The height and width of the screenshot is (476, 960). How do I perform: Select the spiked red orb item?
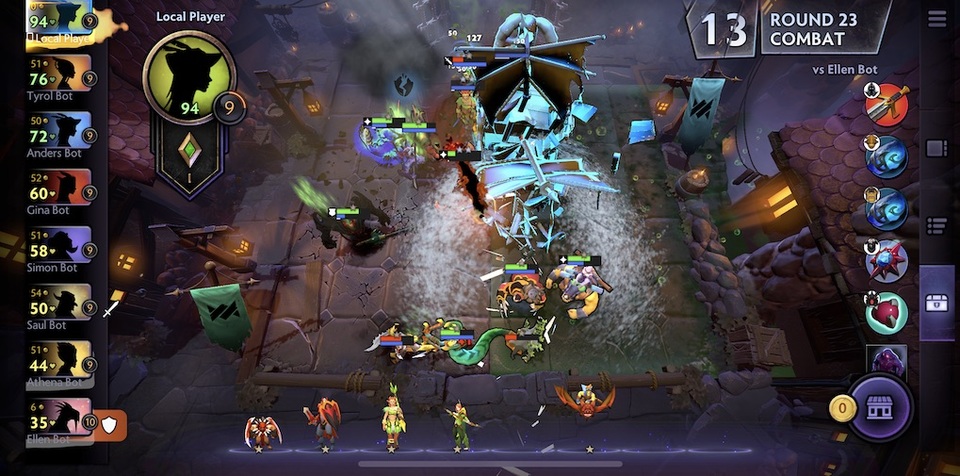[887, 260]
